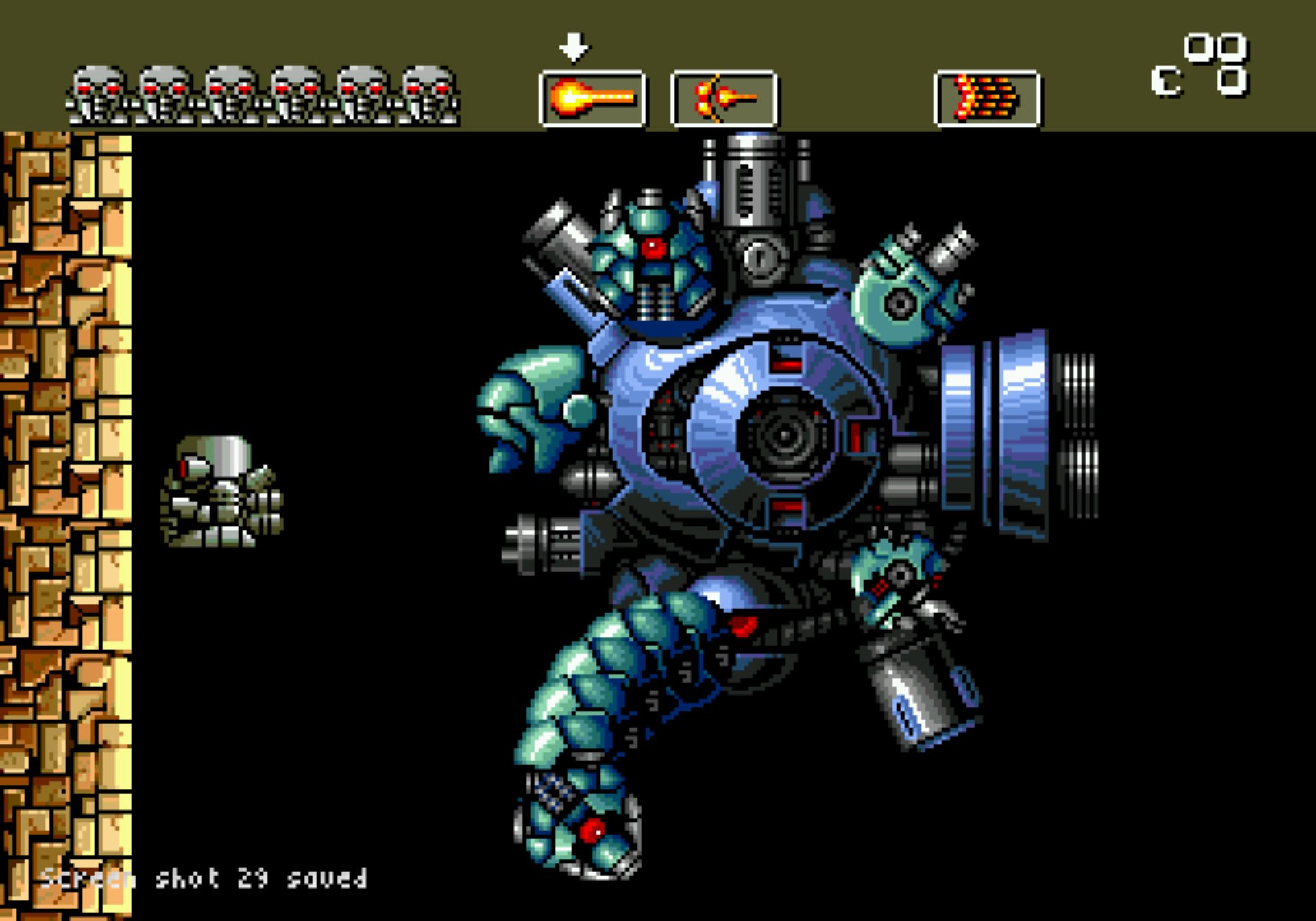Screen dimensions: 1316x921
Task: Activate the flame burst special weapon
Action: tap(987, 99)
